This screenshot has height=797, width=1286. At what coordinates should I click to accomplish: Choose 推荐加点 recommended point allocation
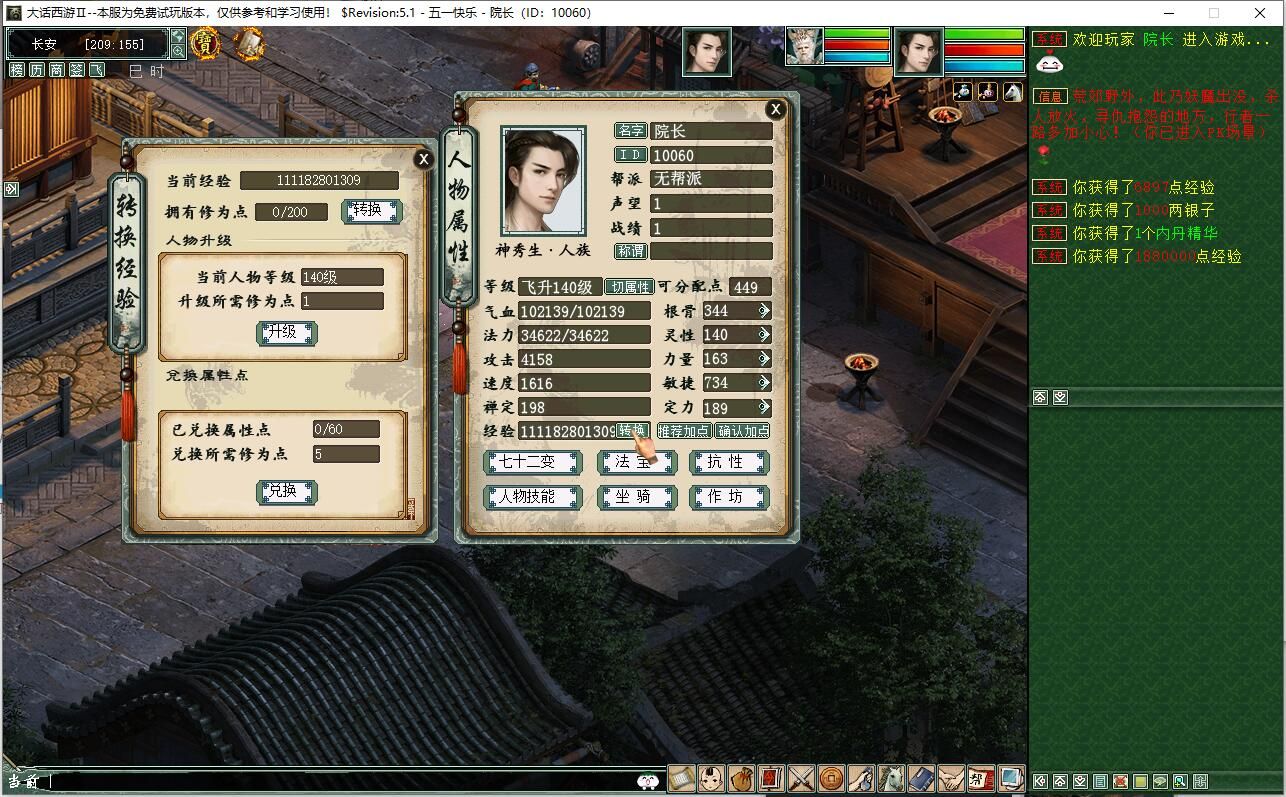click(x=684, y=431)
